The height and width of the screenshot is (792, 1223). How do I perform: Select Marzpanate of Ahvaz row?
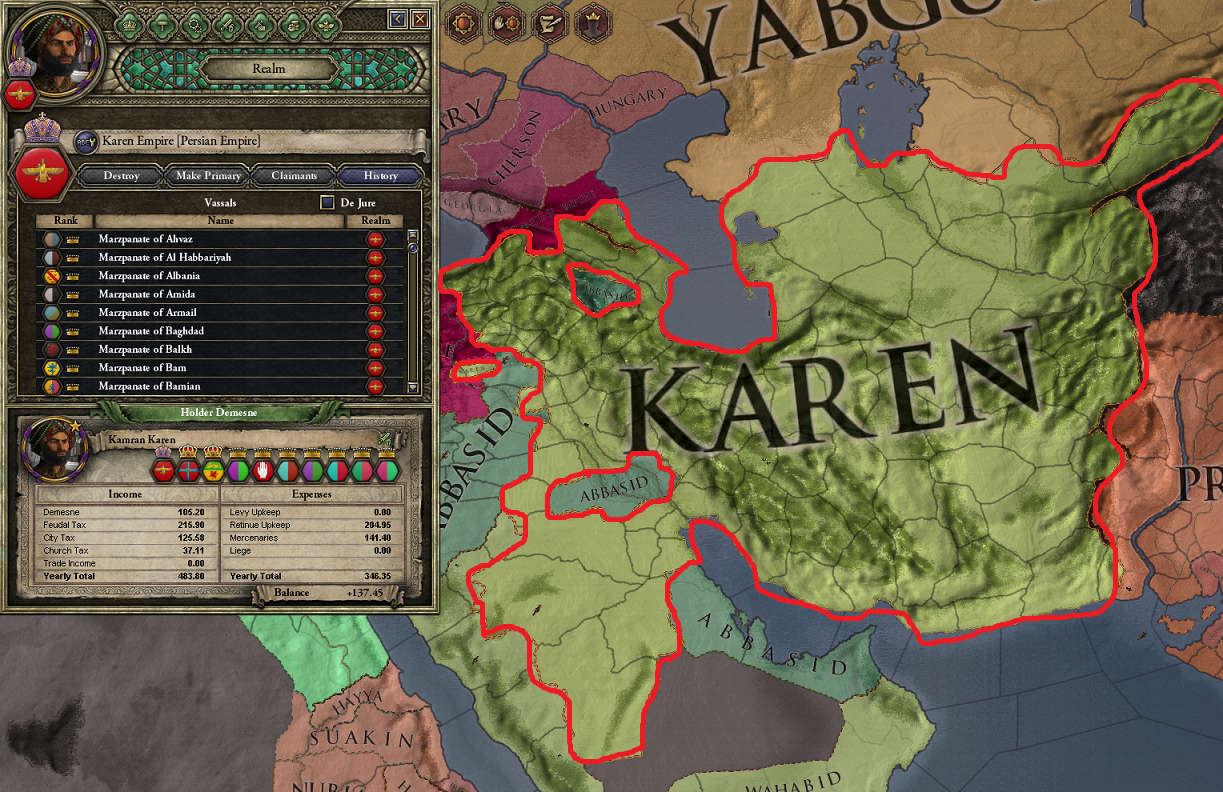coord(220,239)
